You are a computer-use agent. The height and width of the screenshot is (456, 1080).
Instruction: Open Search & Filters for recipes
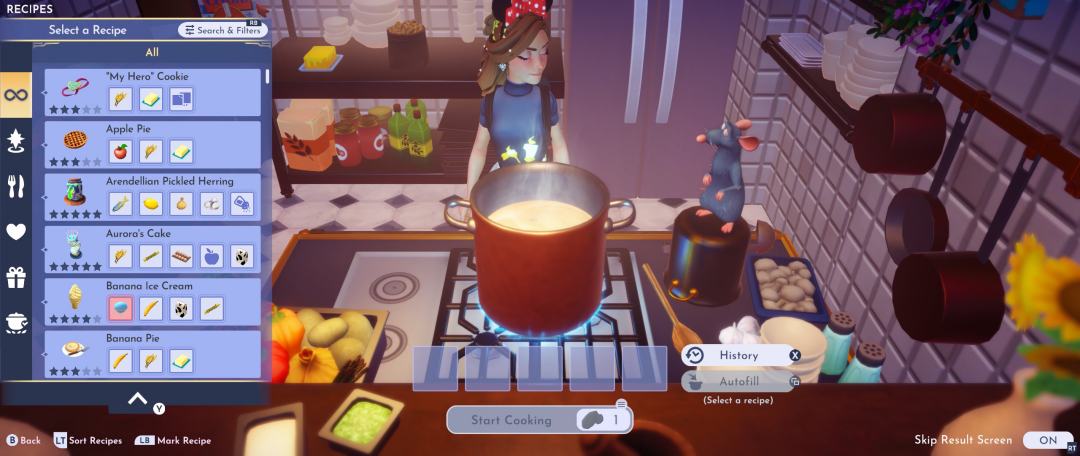pos(223,30)
